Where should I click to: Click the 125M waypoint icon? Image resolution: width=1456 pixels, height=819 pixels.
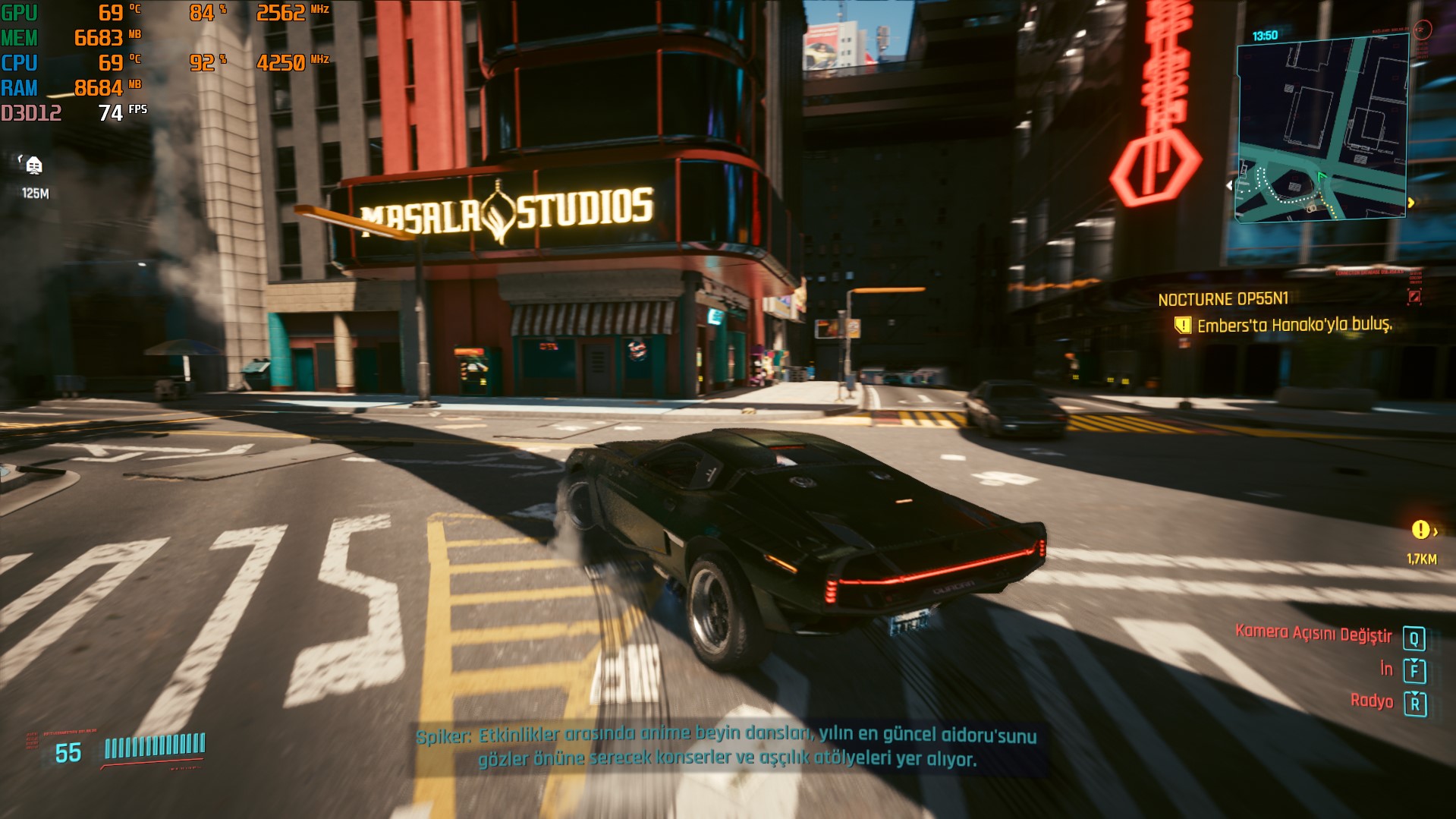coord(33,165)
